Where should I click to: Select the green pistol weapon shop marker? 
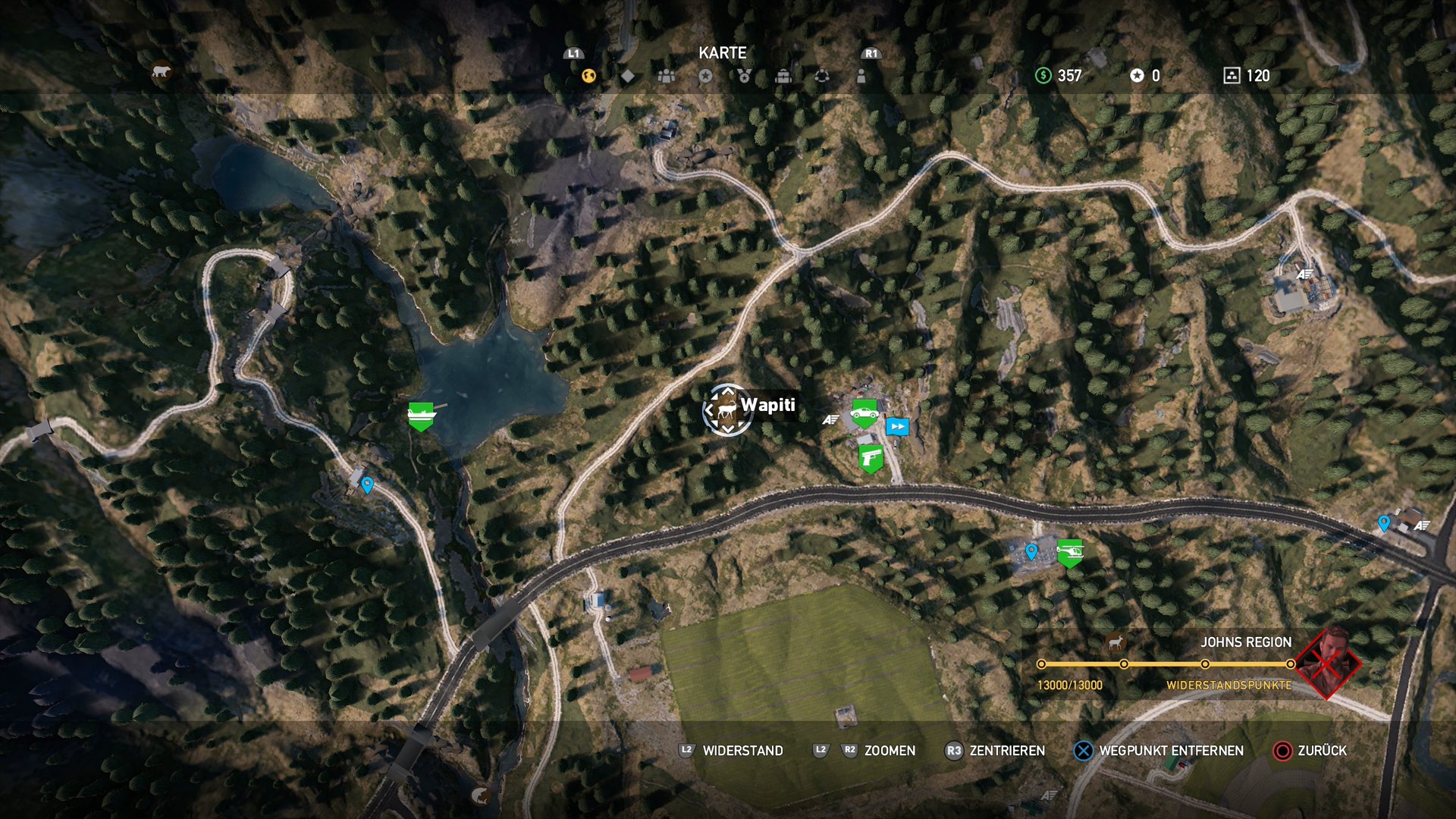[871, 458]
